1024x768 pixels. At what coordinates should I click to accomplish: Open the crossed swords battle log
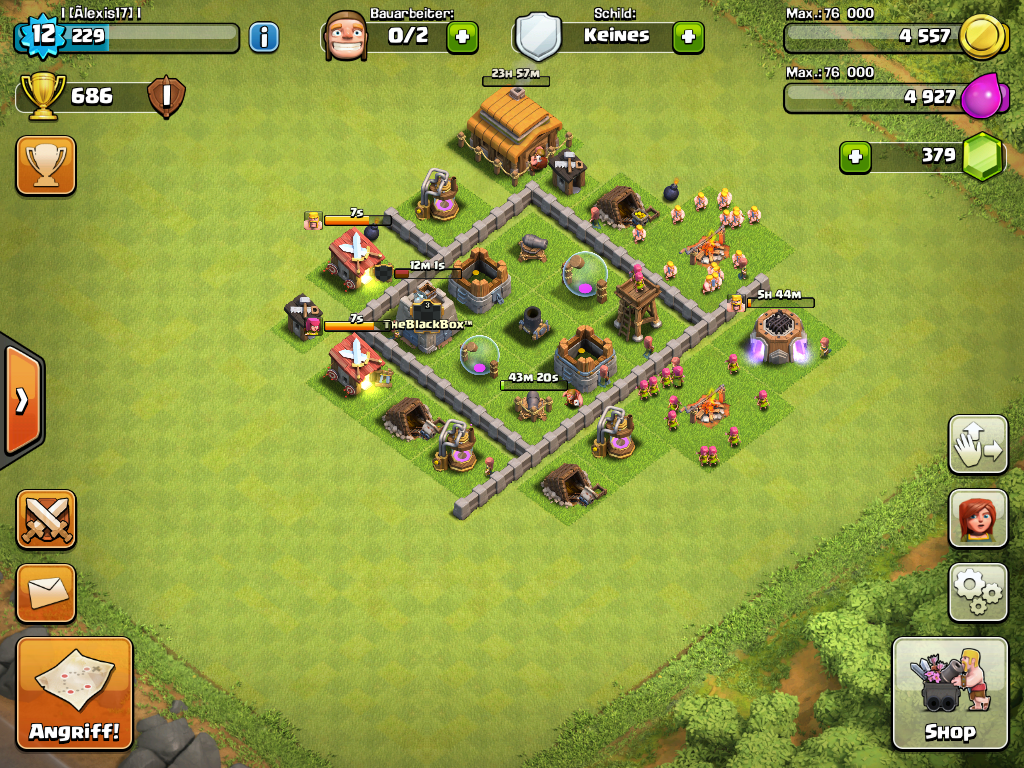[x=46, y=519]
